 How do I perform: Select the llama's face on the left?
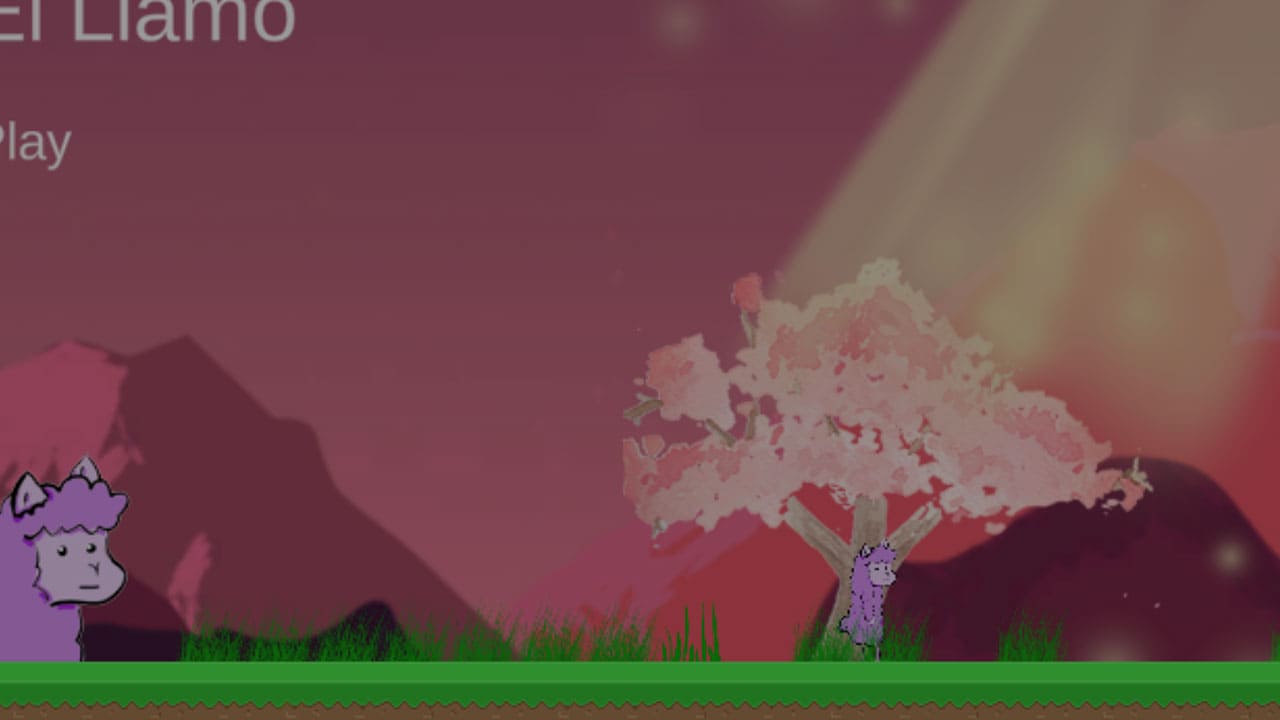tap(75, 570)
